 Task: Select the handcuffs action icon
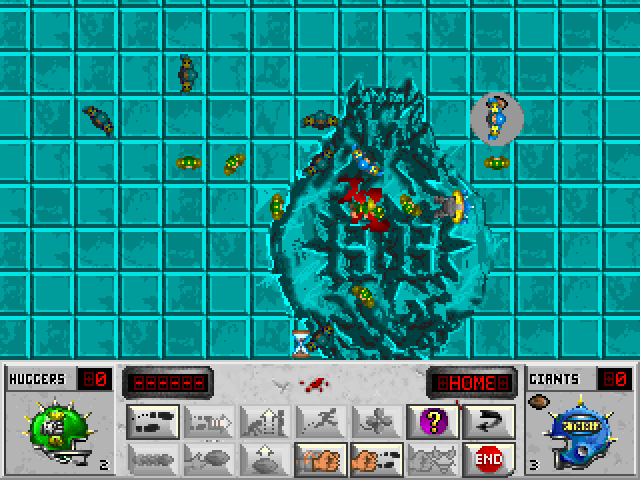433,459
